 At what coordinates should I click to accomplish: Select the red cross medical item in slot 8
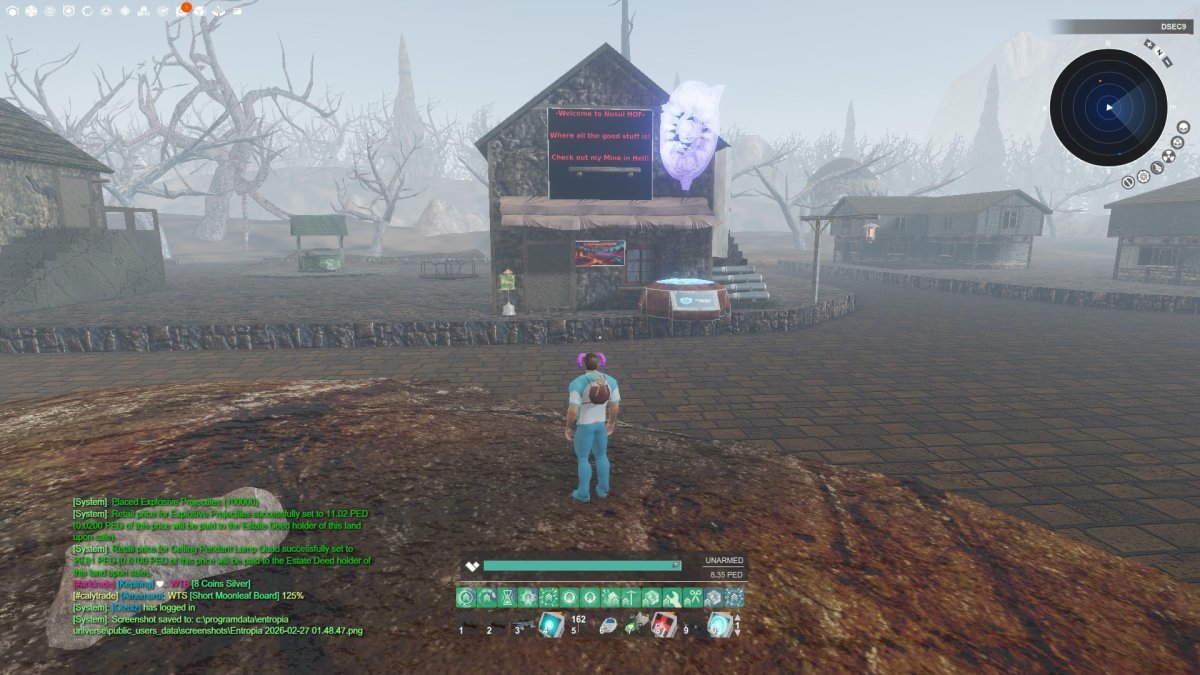click(663, 625)
